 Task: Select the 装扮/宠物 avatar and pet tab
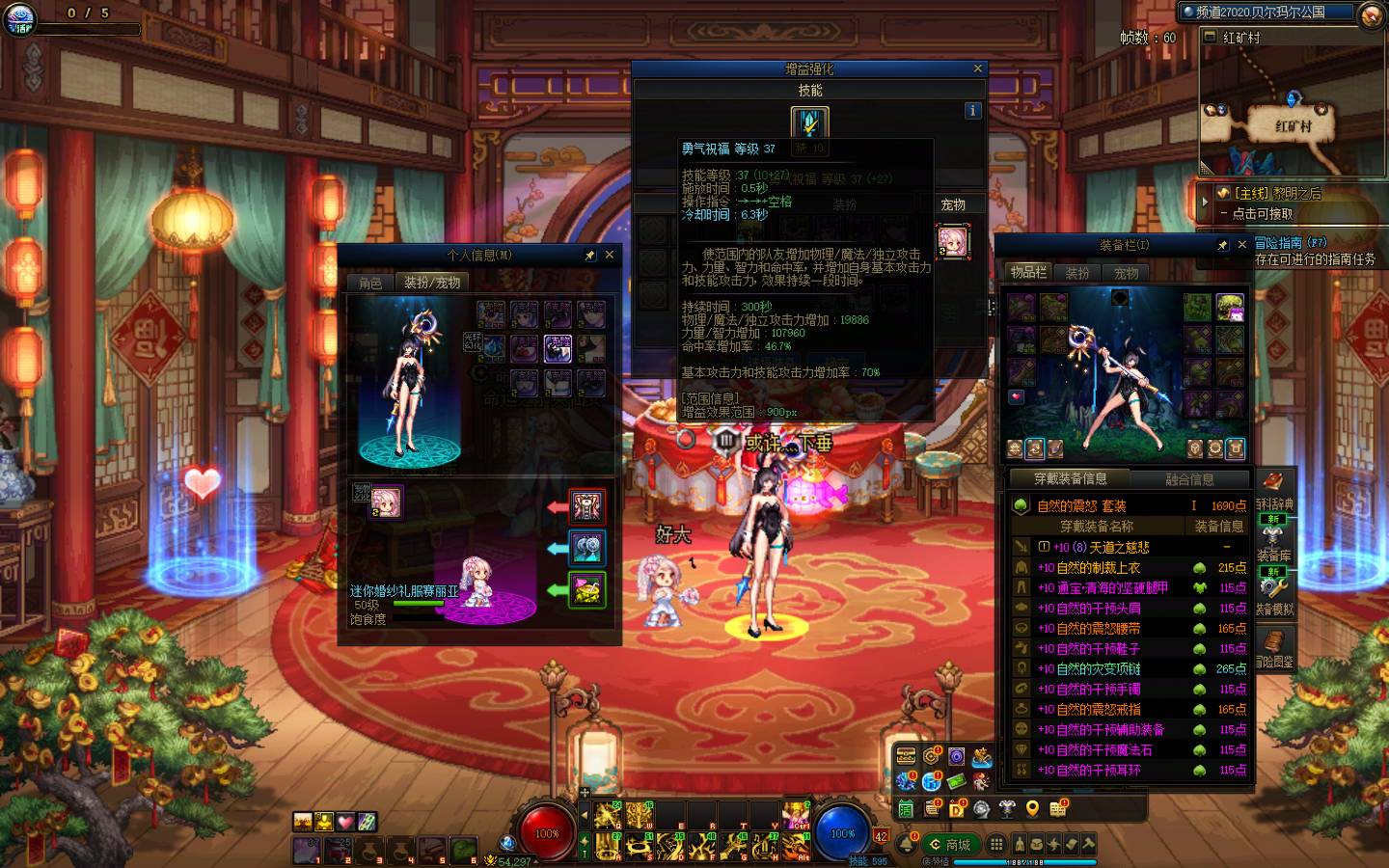tap(431, 283)
